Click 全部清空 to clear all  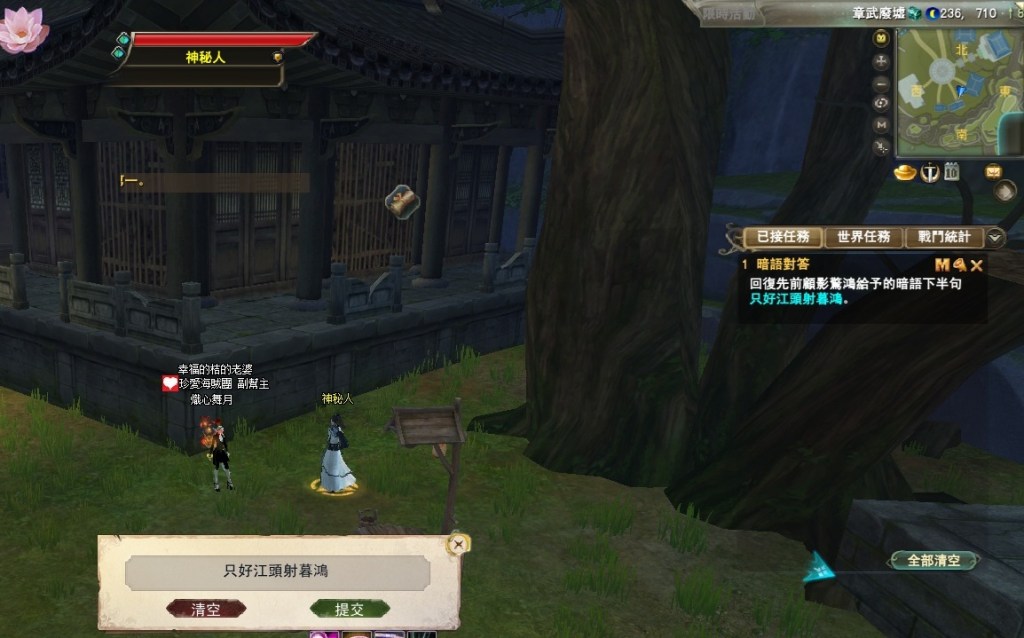[934, 561]
